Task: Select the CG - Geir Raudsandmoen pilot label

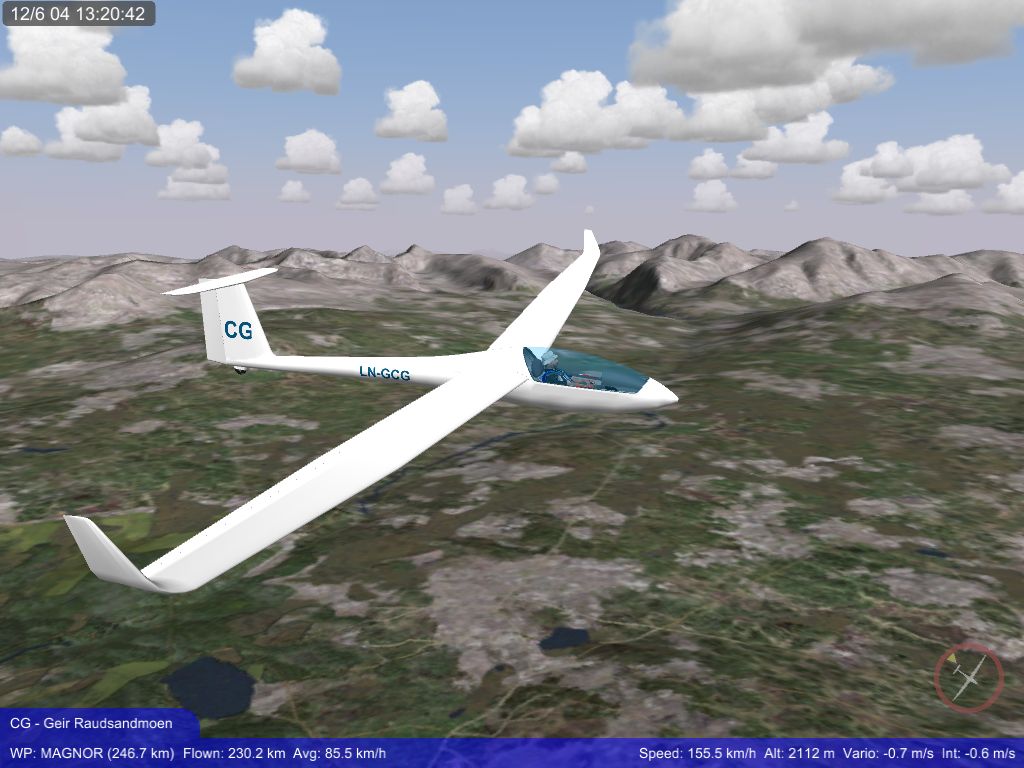Action: pos(91,723)
